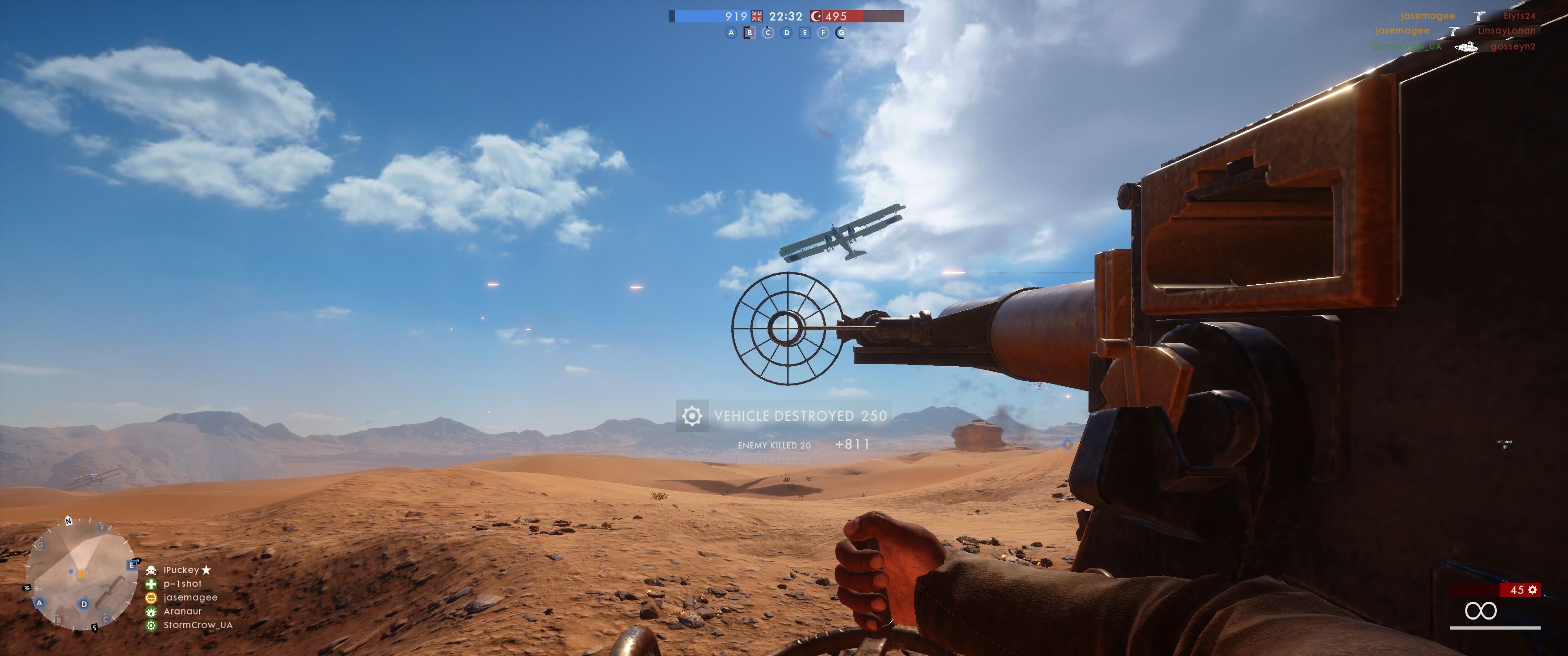Select Aranaur in the squad list
Viewport: 1568px width, 656px height.
coord(182,611)
